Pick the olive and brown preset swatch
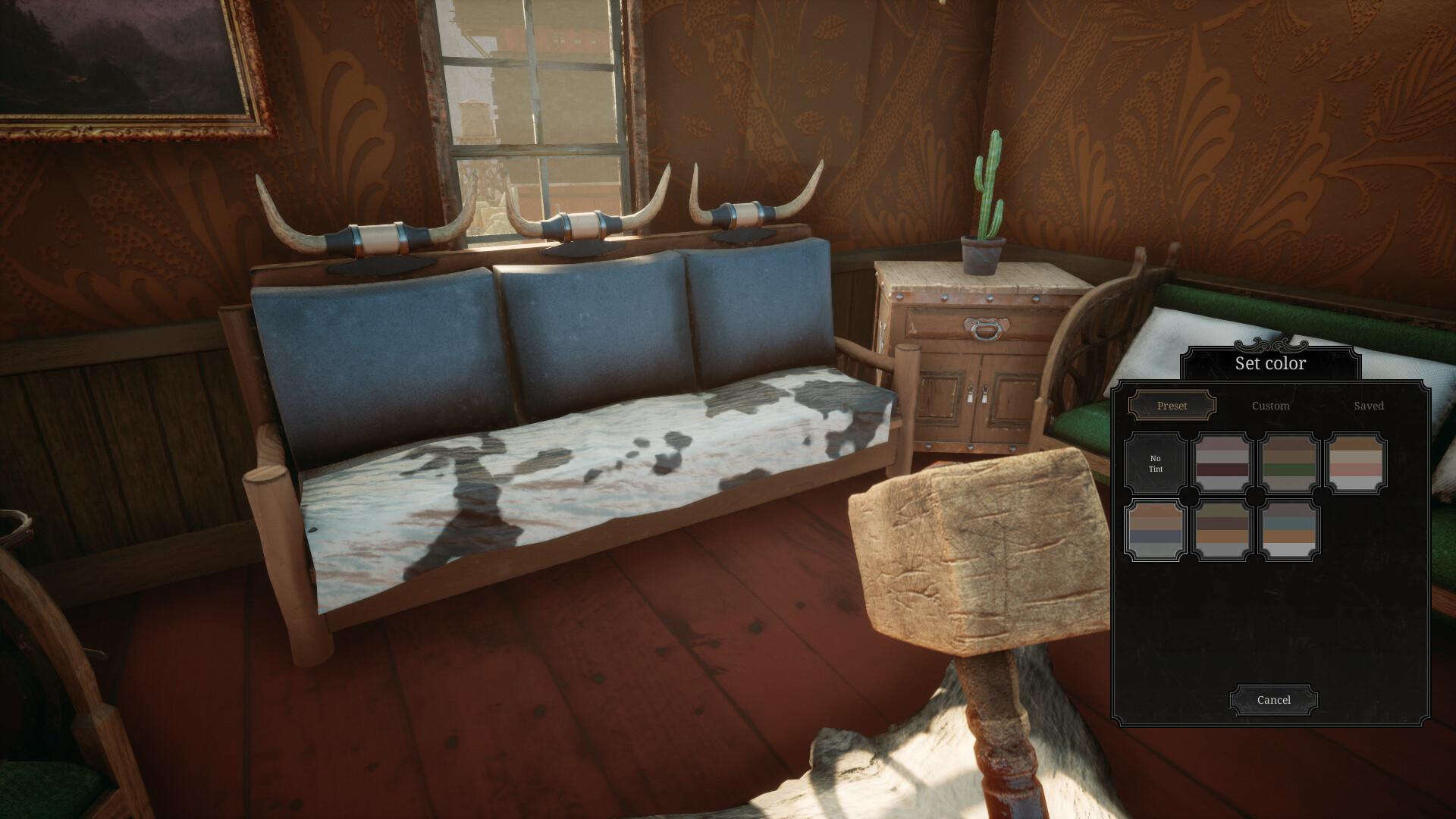The image size is (1456, 819). 1222,531
